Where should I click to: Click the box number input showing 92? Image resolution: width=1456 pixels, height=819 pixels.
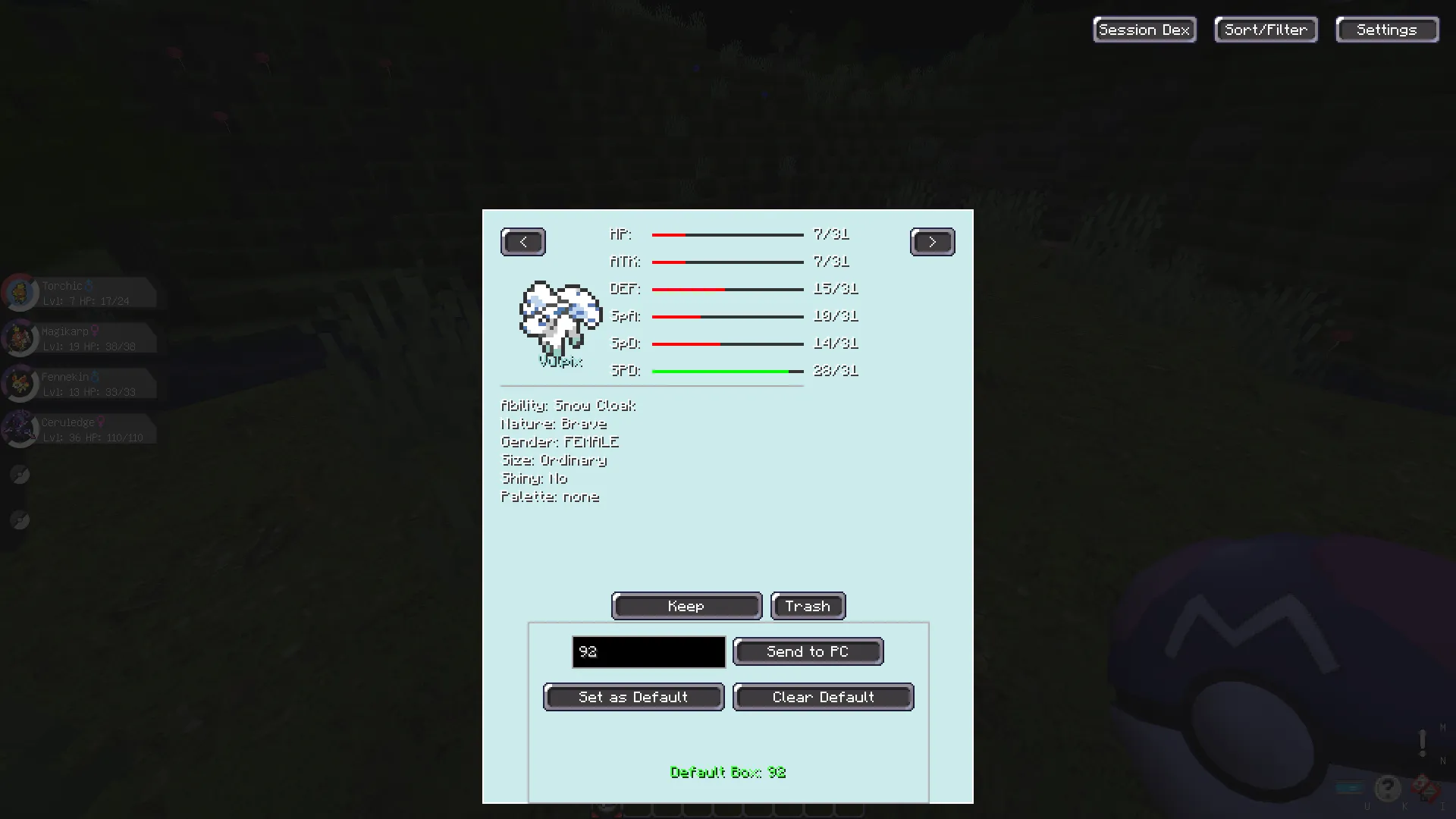click(x=648, y=651)
